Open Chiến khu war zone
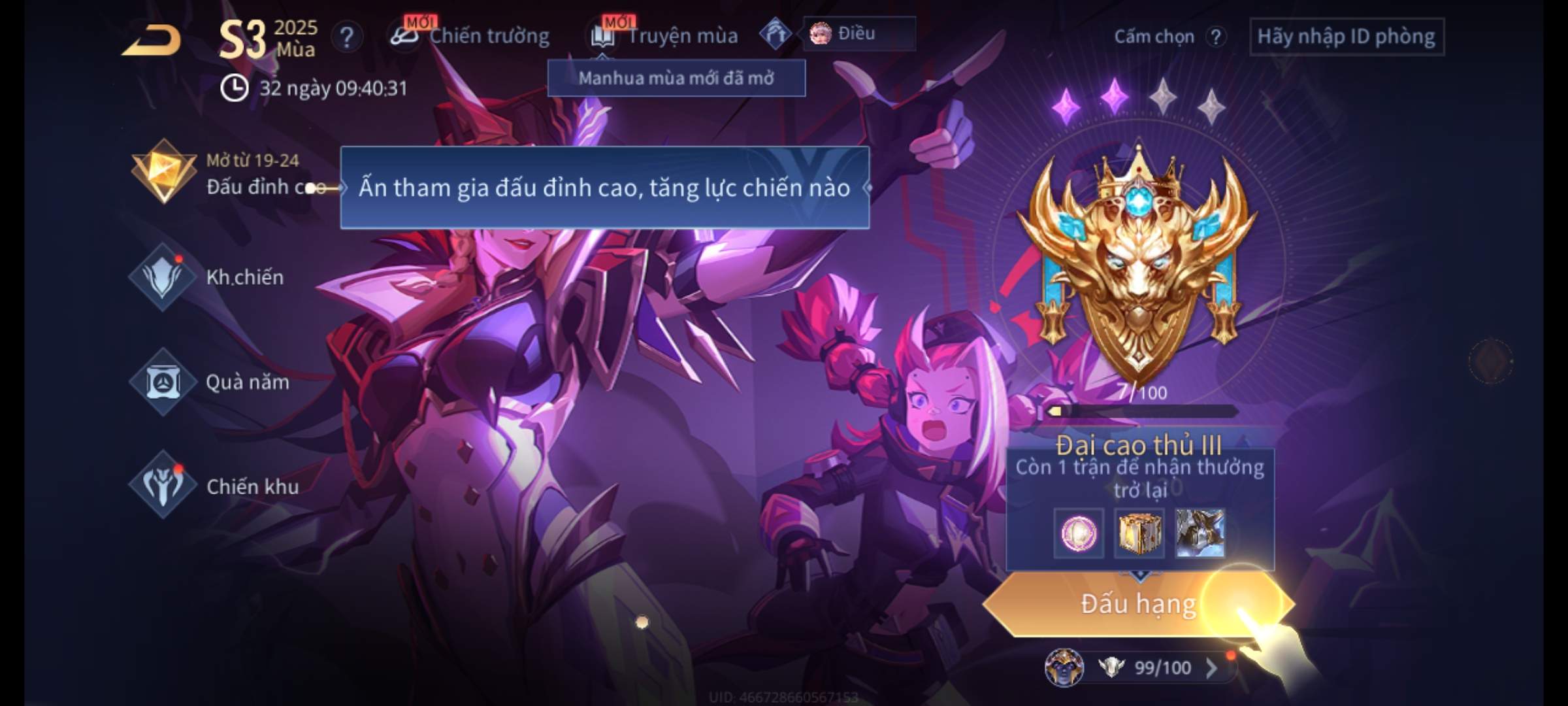This screenshot has width=1568, height=706. click(163, 486)
